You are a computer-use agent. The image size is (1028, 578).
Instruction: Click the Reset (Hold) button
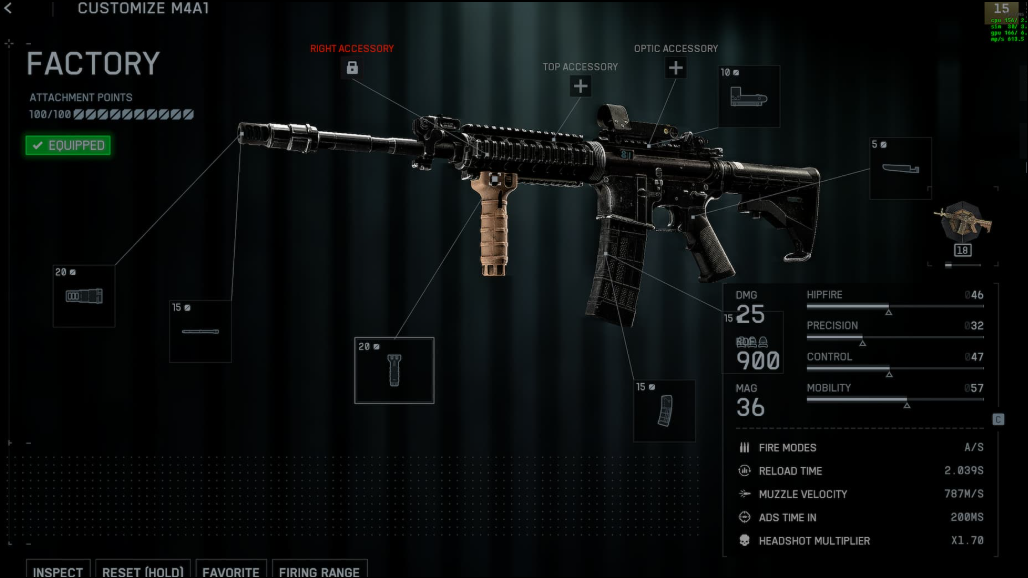(x=143, y=571)
